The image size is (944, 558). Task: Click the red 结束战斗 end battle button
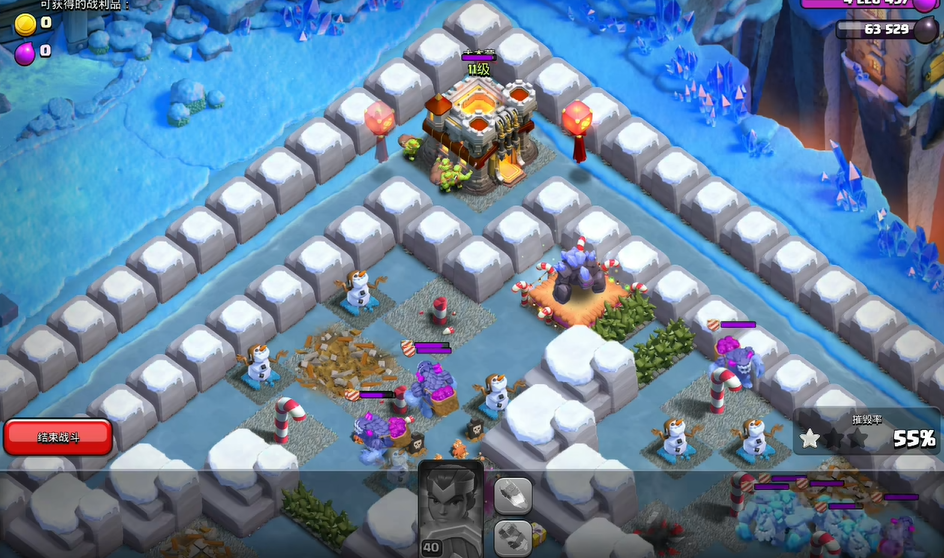[x=57, y=437]
